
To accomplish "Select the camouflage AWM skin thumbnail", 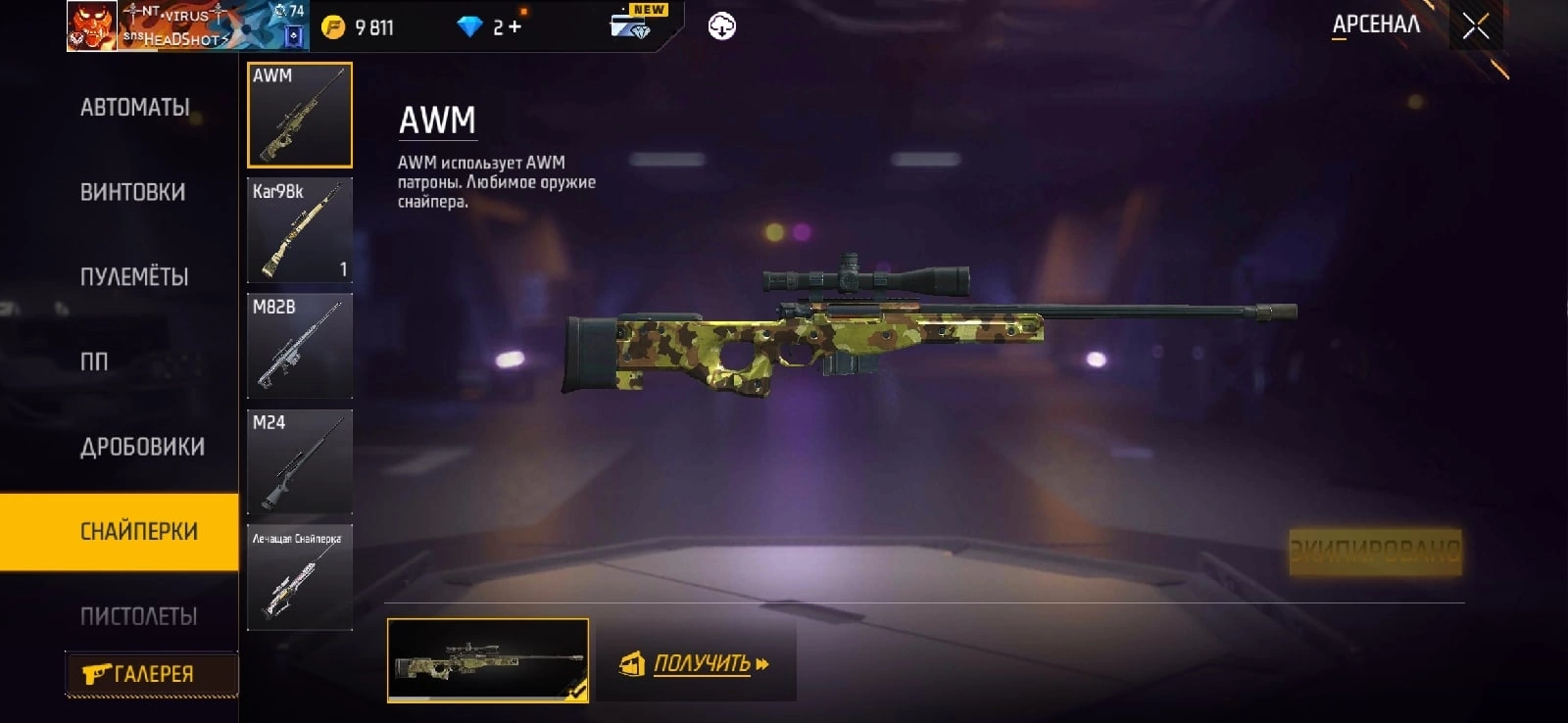I will tap(488, 660).
